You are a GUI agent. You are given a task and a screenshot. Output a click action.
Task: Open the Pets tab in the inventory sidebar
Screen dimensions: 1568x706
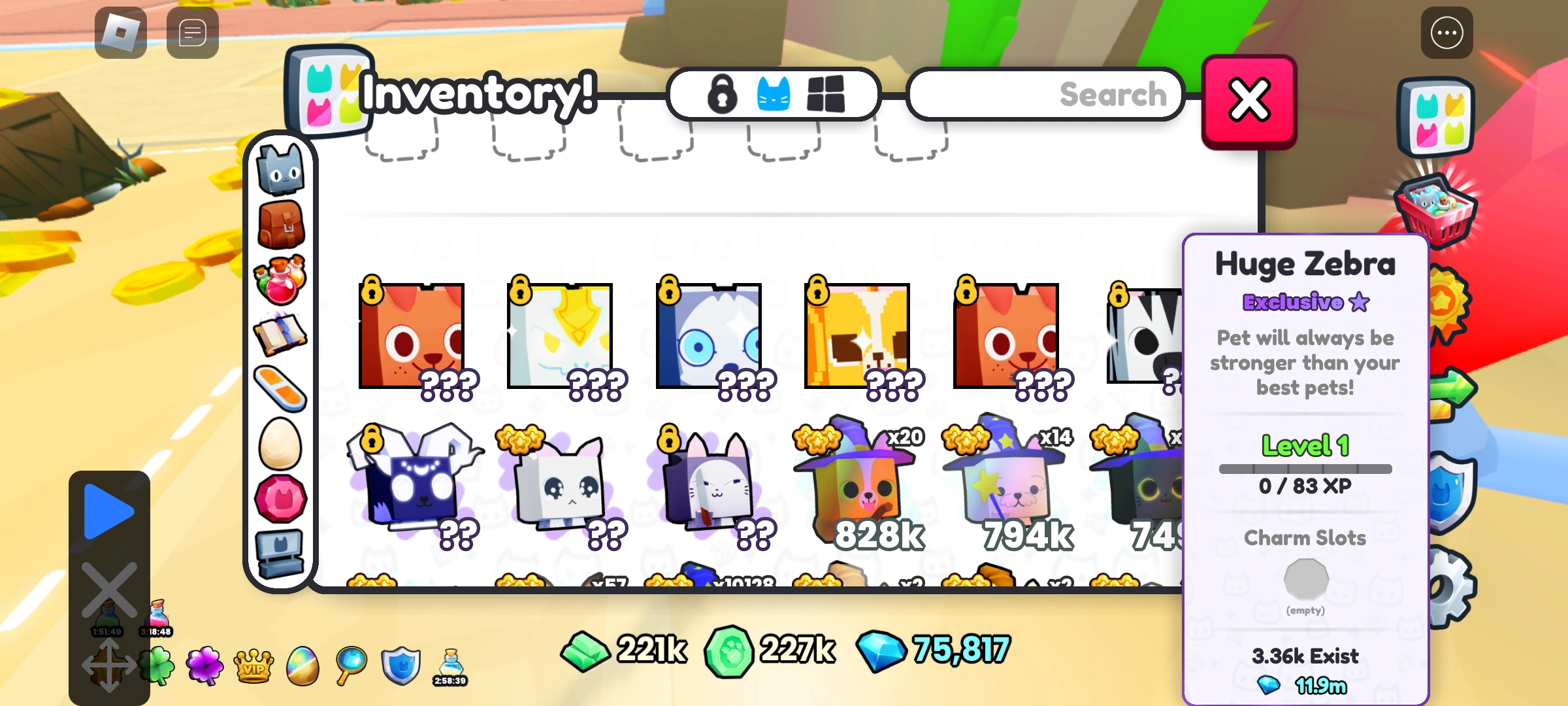coord(281,169)
